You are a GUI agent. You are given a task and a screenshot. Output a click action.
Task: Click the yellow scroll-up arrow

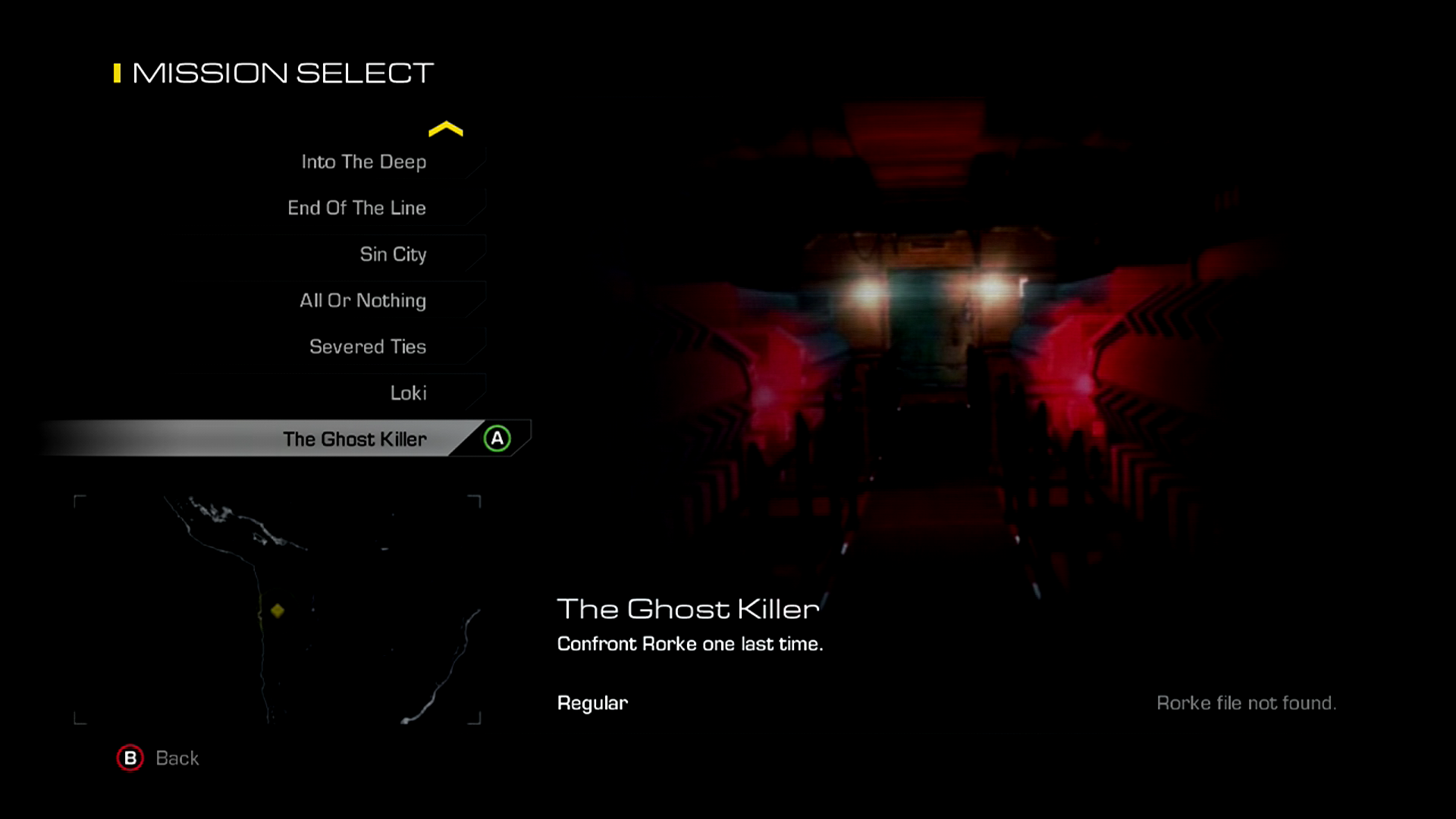pos(445,130)
